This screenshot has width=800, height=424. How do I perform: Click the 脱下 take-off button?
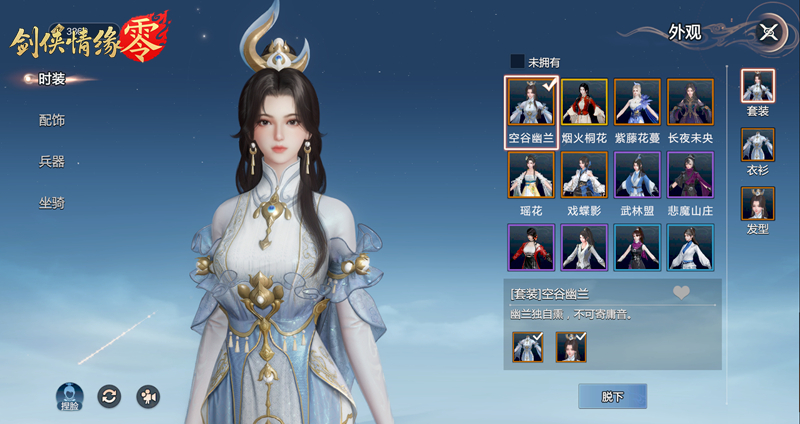612,396
